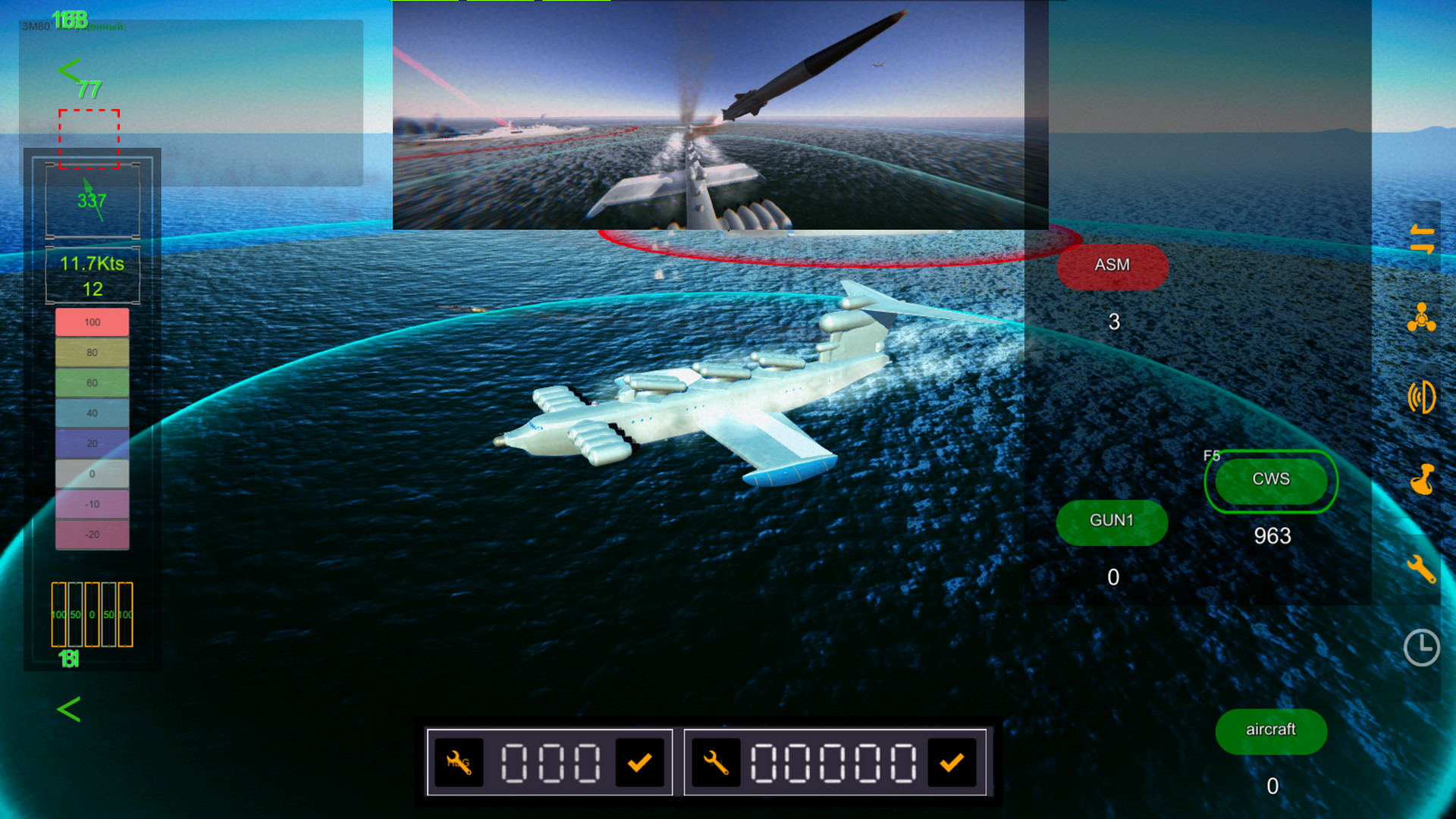Toggle the CWS weapon mode labeled F5

point(1271,479)
